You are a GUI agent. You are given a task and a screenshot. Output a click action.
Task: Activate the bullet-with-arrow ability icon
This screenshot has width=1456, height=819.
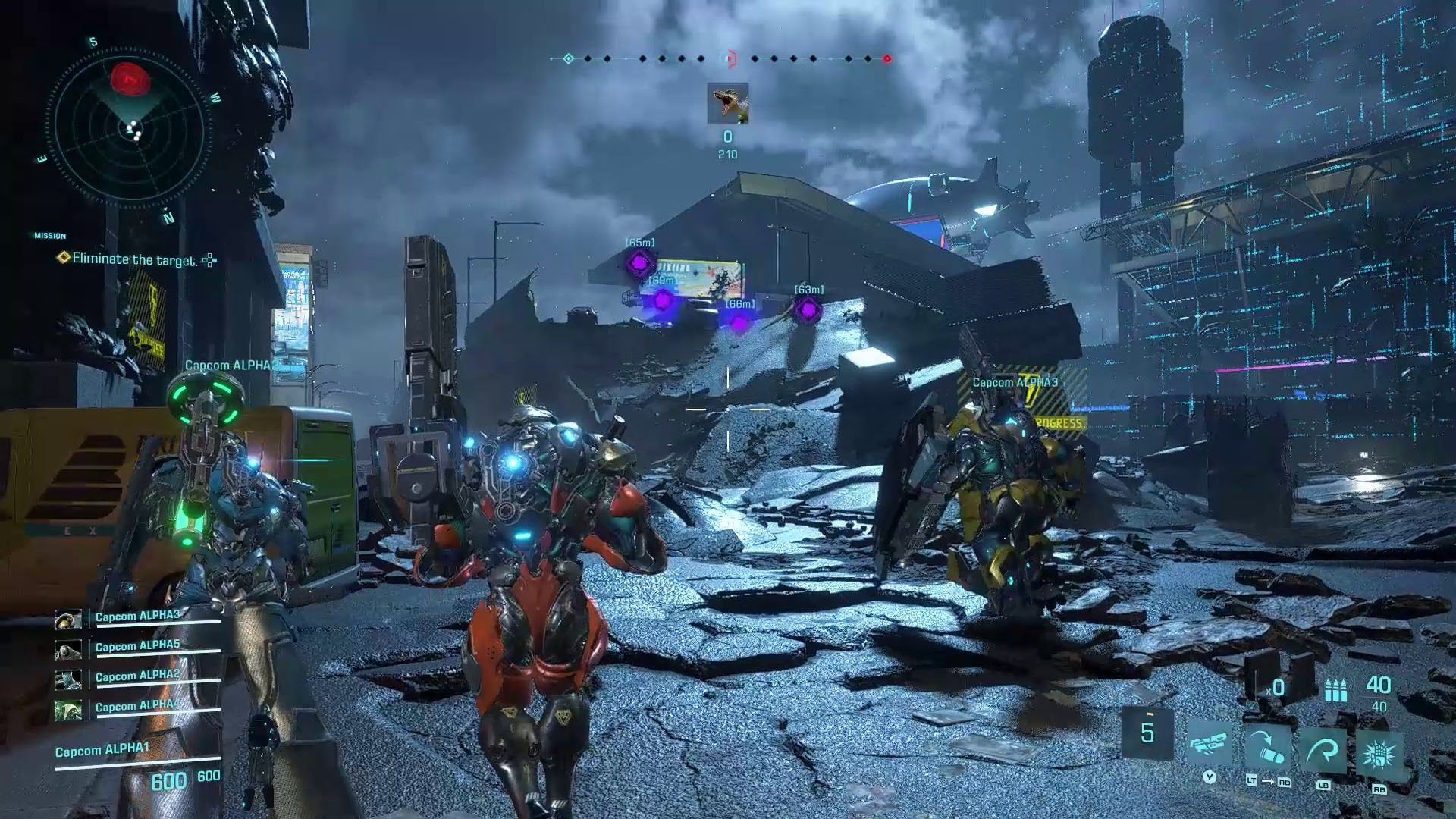tap(1267, 749)
